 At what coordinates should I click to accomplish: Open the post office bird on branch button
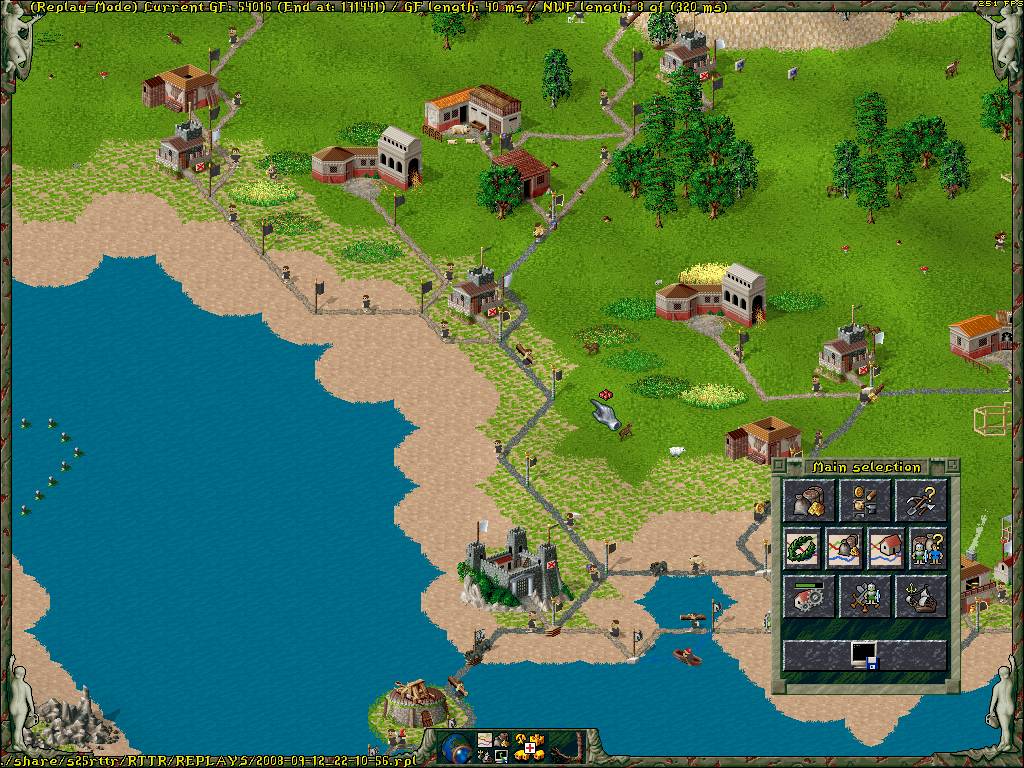[x=566, y=746]
